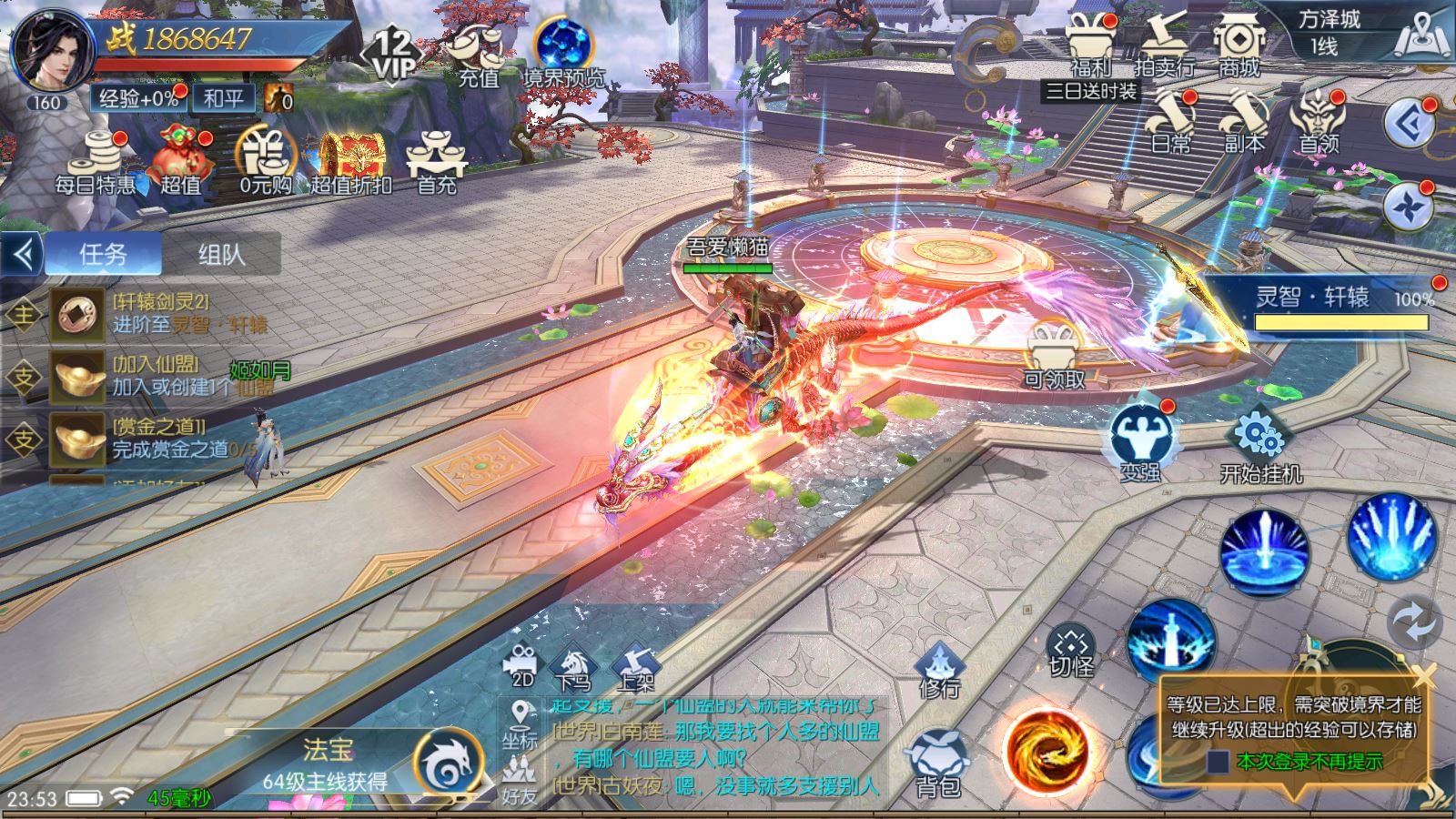Start auto-battle with 开始挂机

tap(1260, 446)
